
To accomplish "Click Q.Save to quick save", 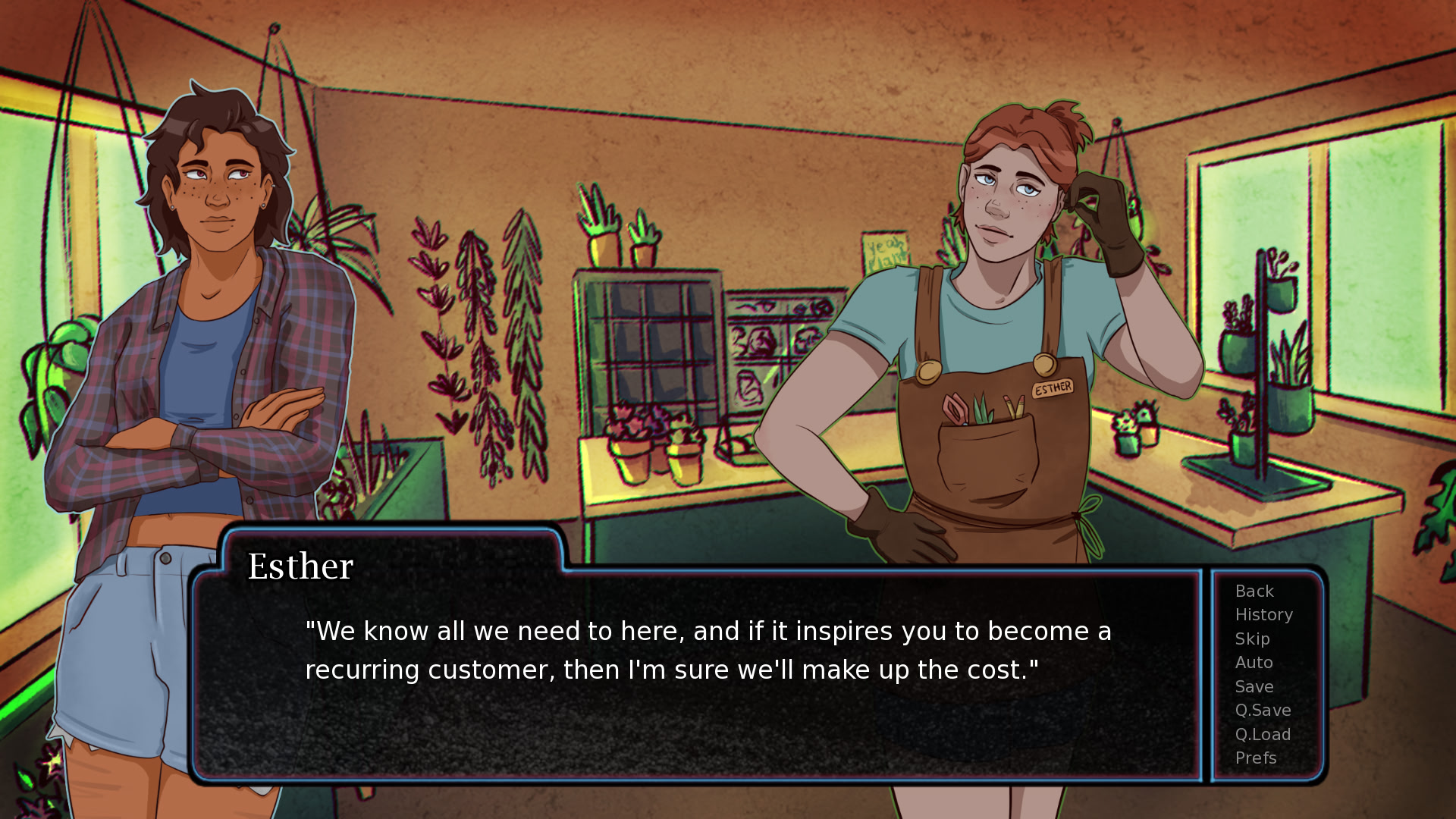I will click(1263, 710).
